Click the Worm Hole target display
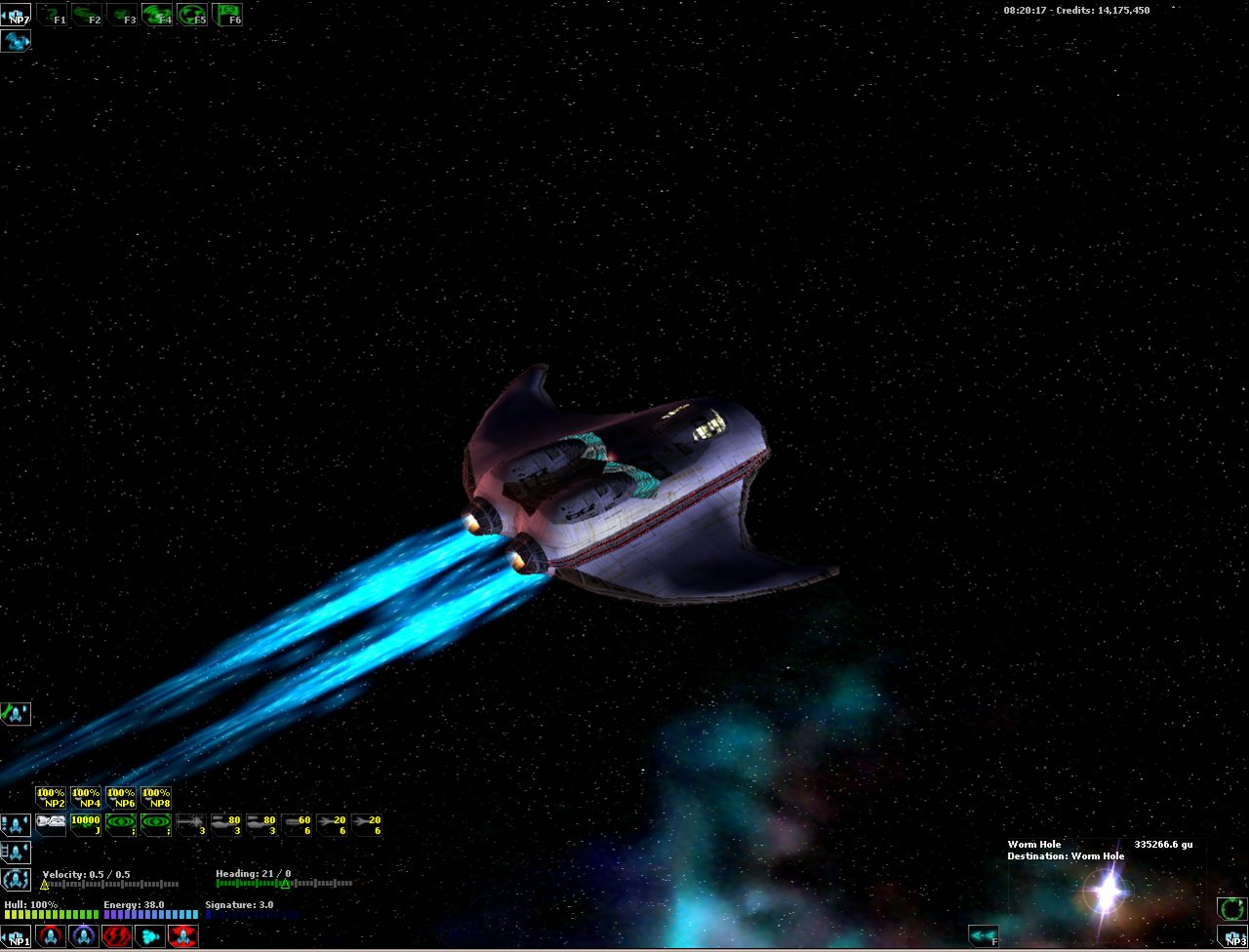1249x952 pixels. click(x=1107, y=889)
